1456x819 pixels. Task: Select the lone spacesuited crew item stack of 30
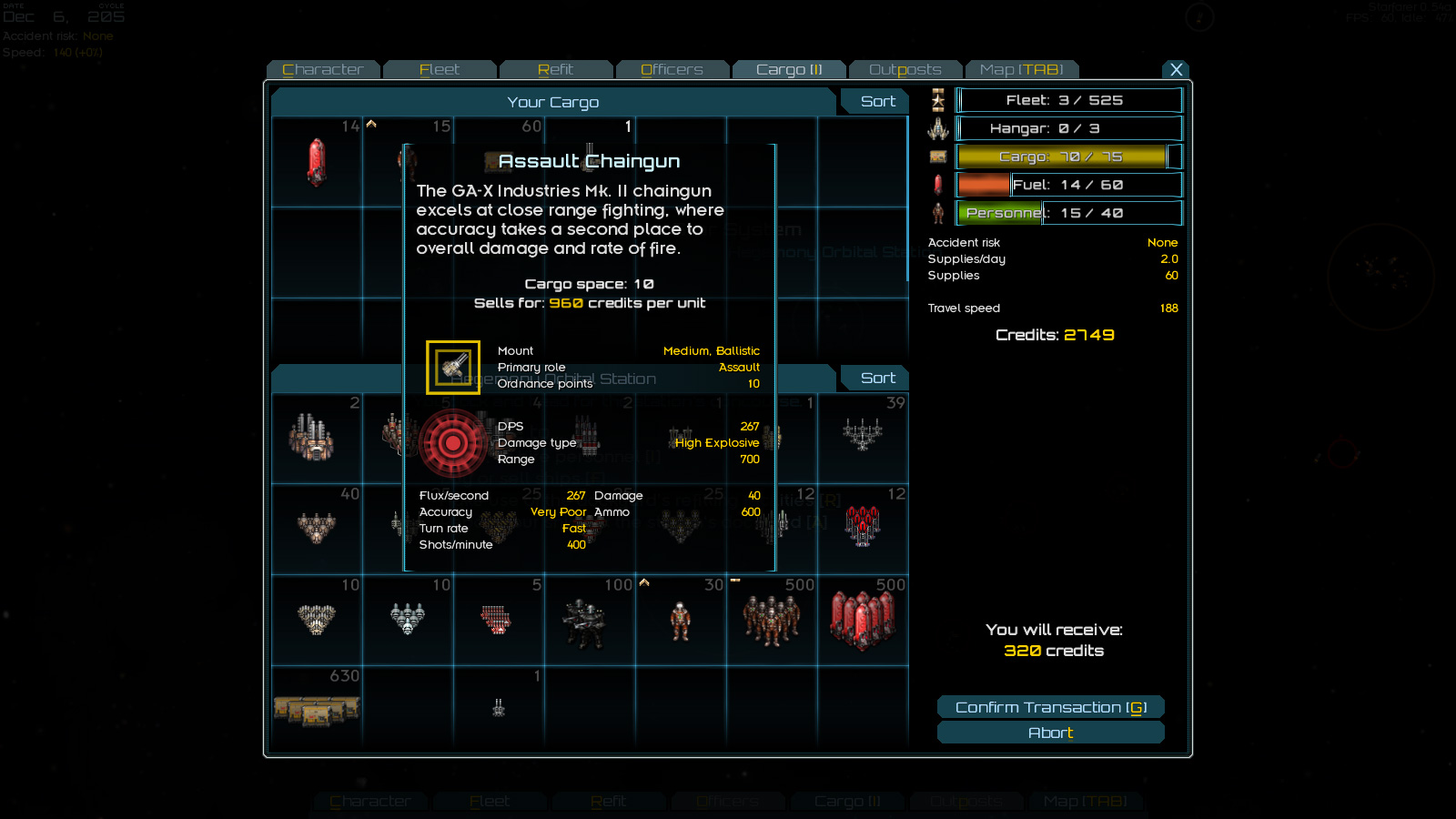(680, 622)
